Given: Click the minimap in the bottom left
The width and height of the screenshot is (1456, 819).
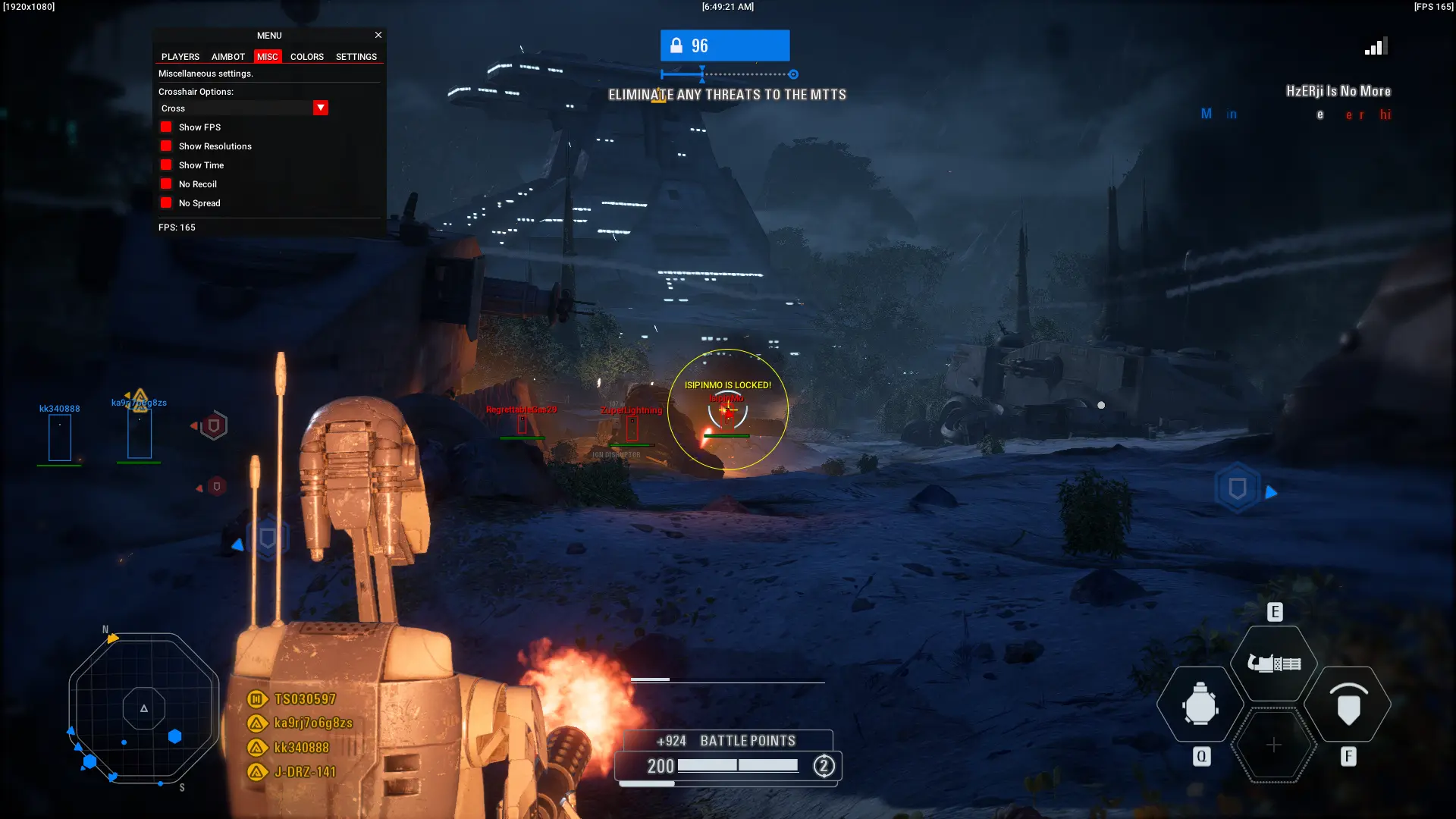Looking at the screenshot, I should point(143,709).
